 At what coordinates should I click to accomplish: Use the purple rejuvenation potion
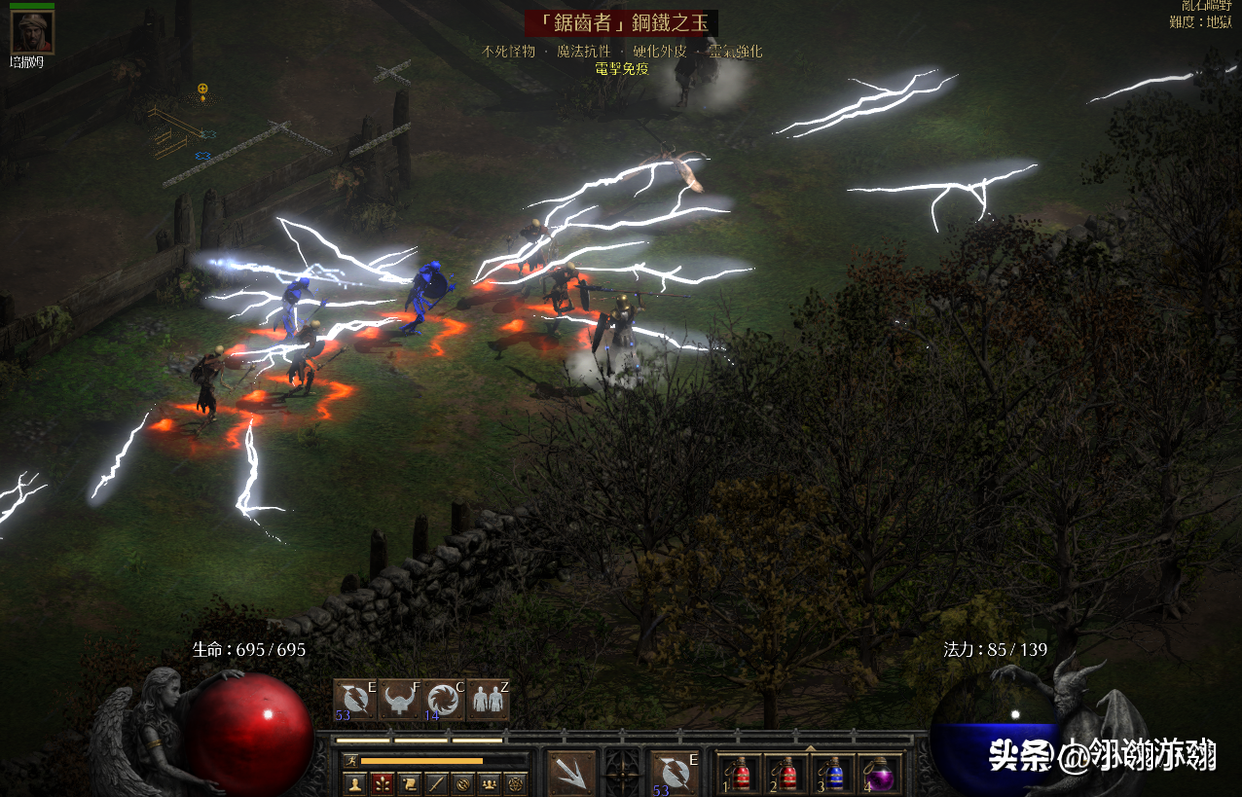point(880,773)
